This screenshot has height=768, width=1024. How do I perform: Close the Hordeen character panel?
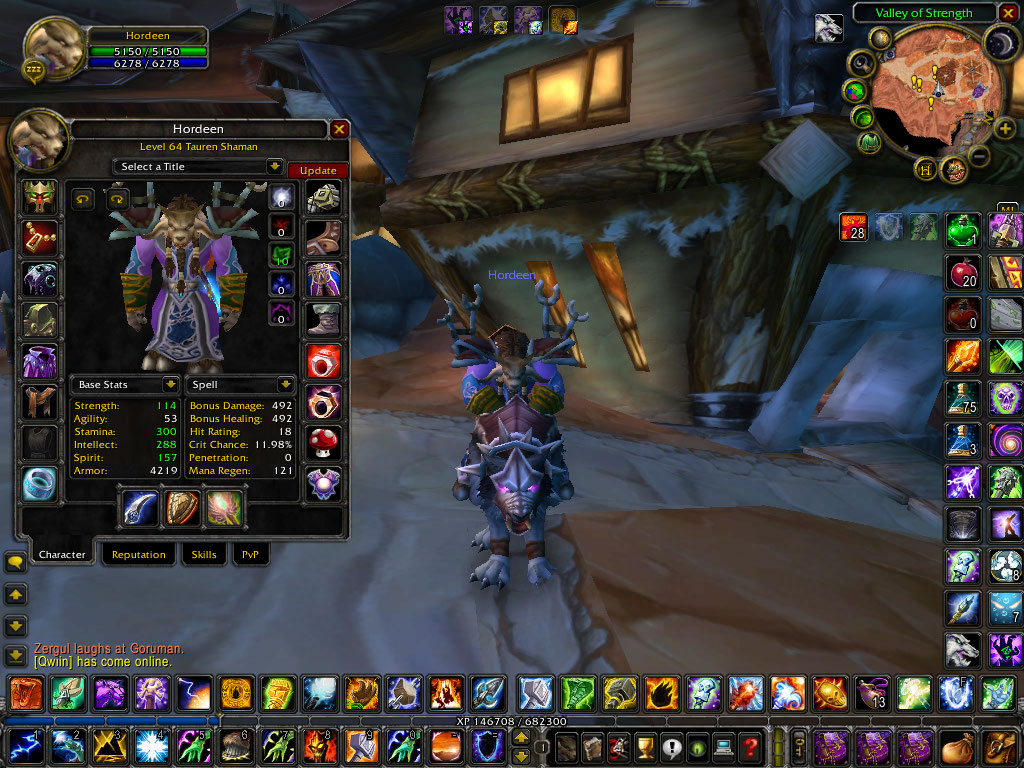[x=339, y=129]
